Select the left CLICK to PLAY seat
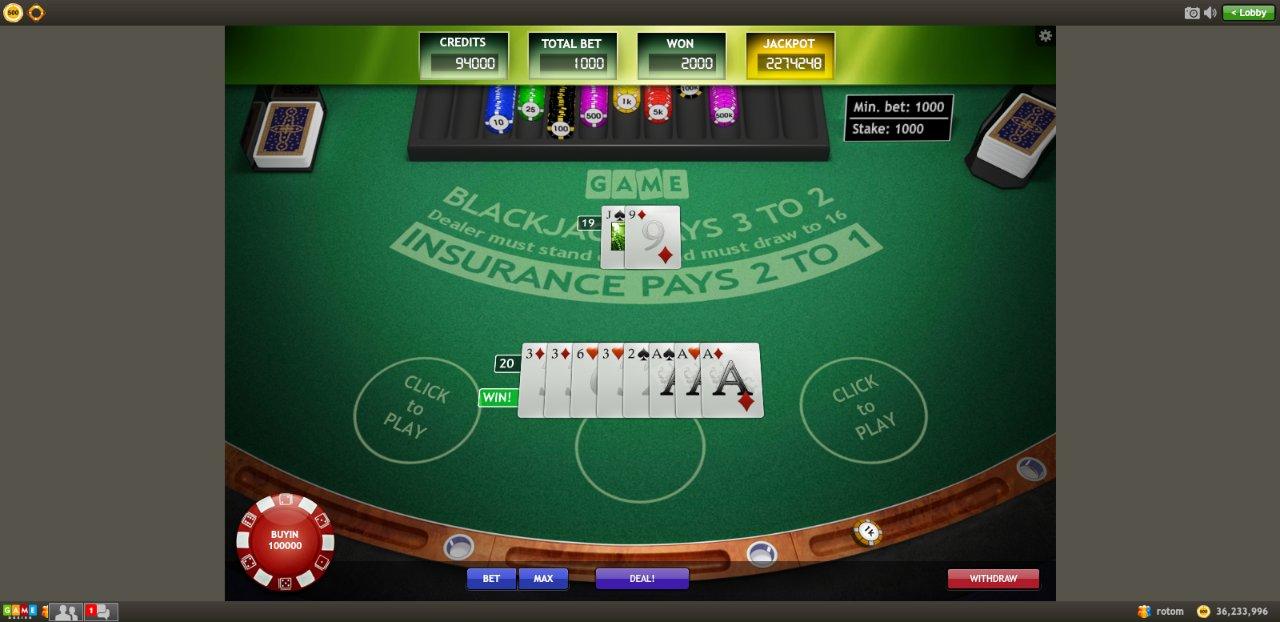 [416, 410]
